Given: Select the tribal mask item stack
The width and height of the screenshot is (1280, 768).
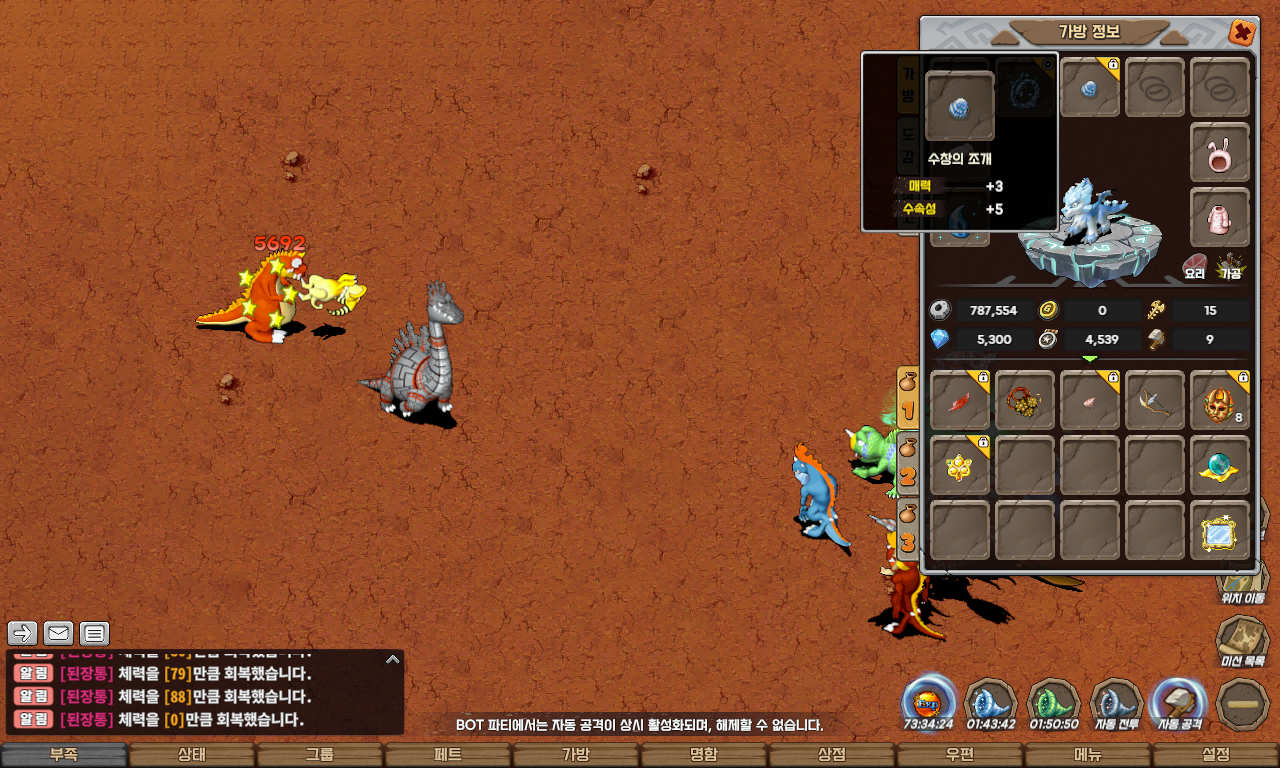Looking at the screenshot, I should 1220,400.
